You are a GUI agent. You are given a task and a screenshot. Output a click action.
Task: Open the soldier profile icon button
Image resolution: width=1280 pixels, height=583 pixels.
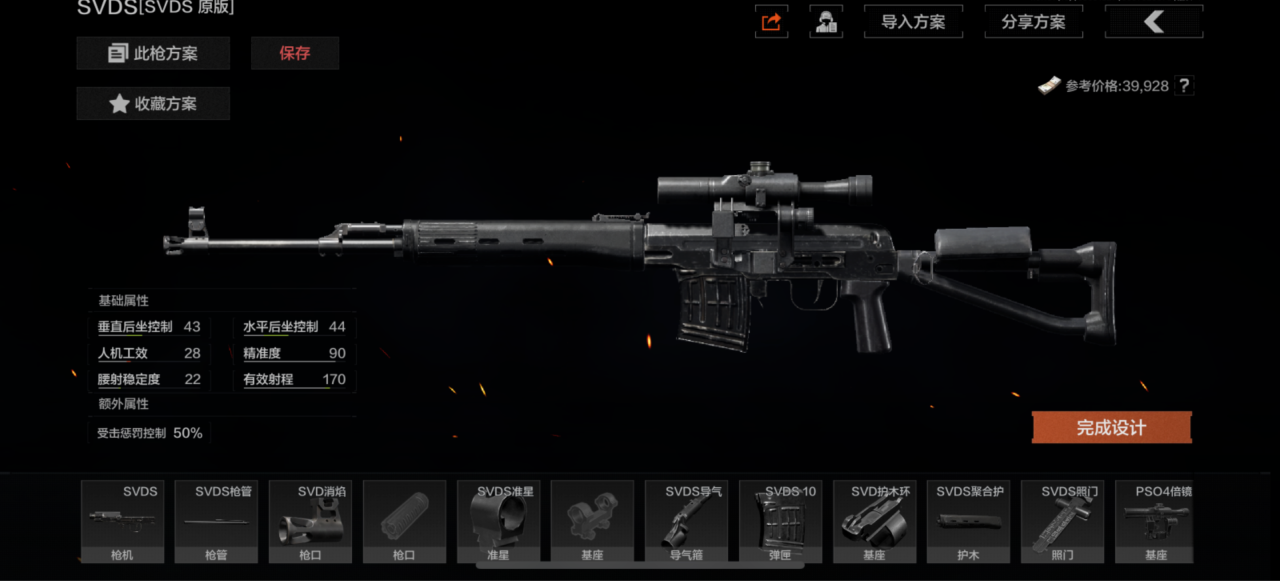tap(826, 22)
